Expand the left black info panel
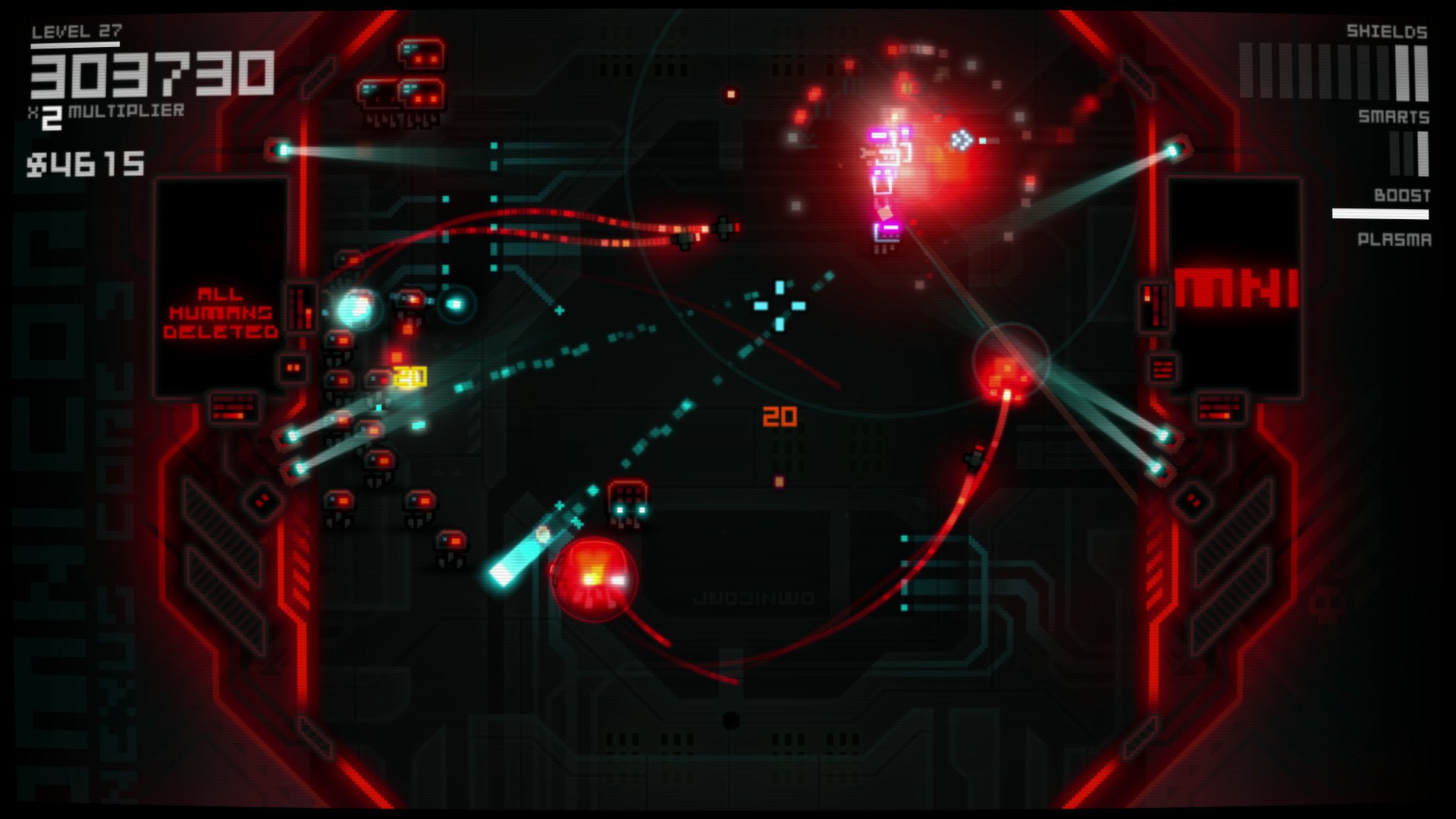Viewport: 1456px width, 819px height. point(220,243)
